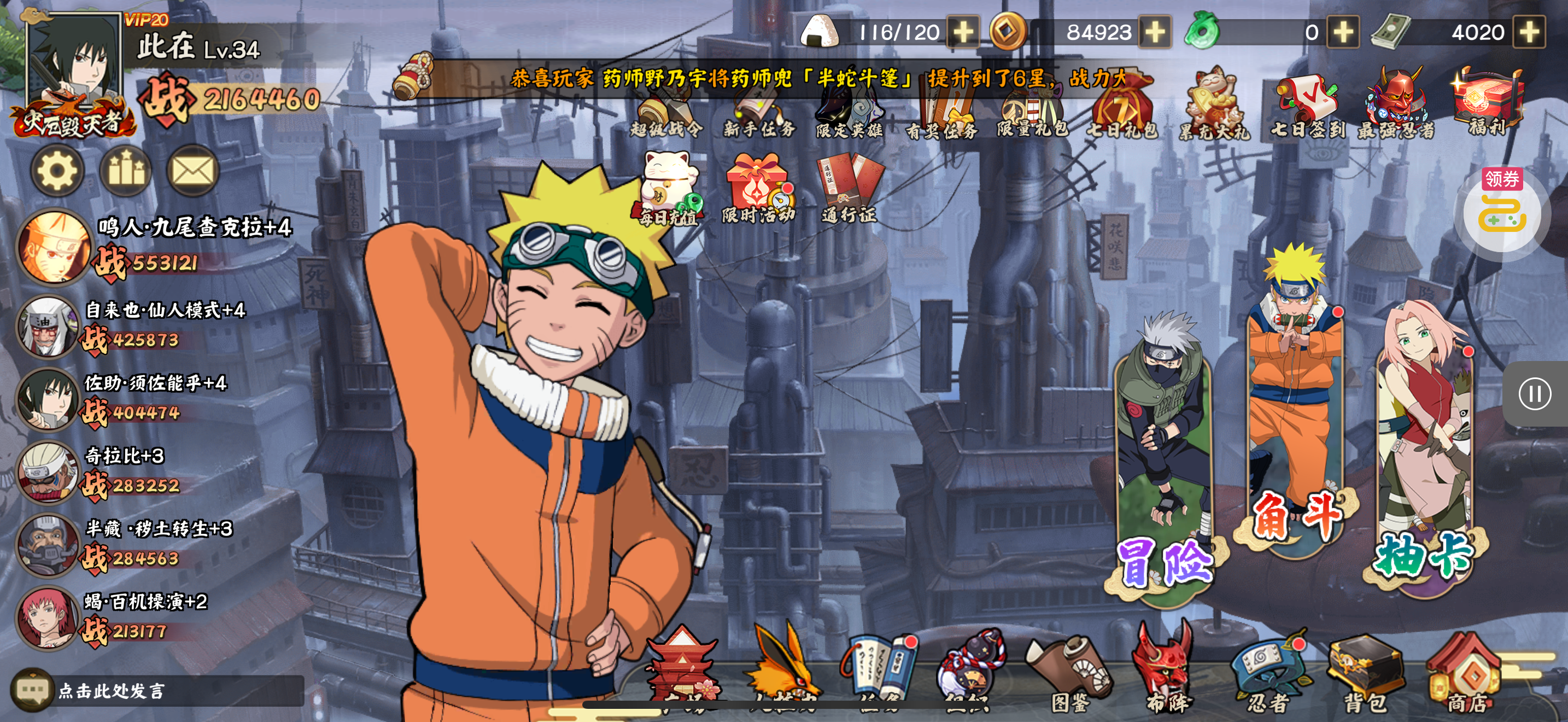
Task: Open the leaderboard ranking icon
Action: (125, 171)
